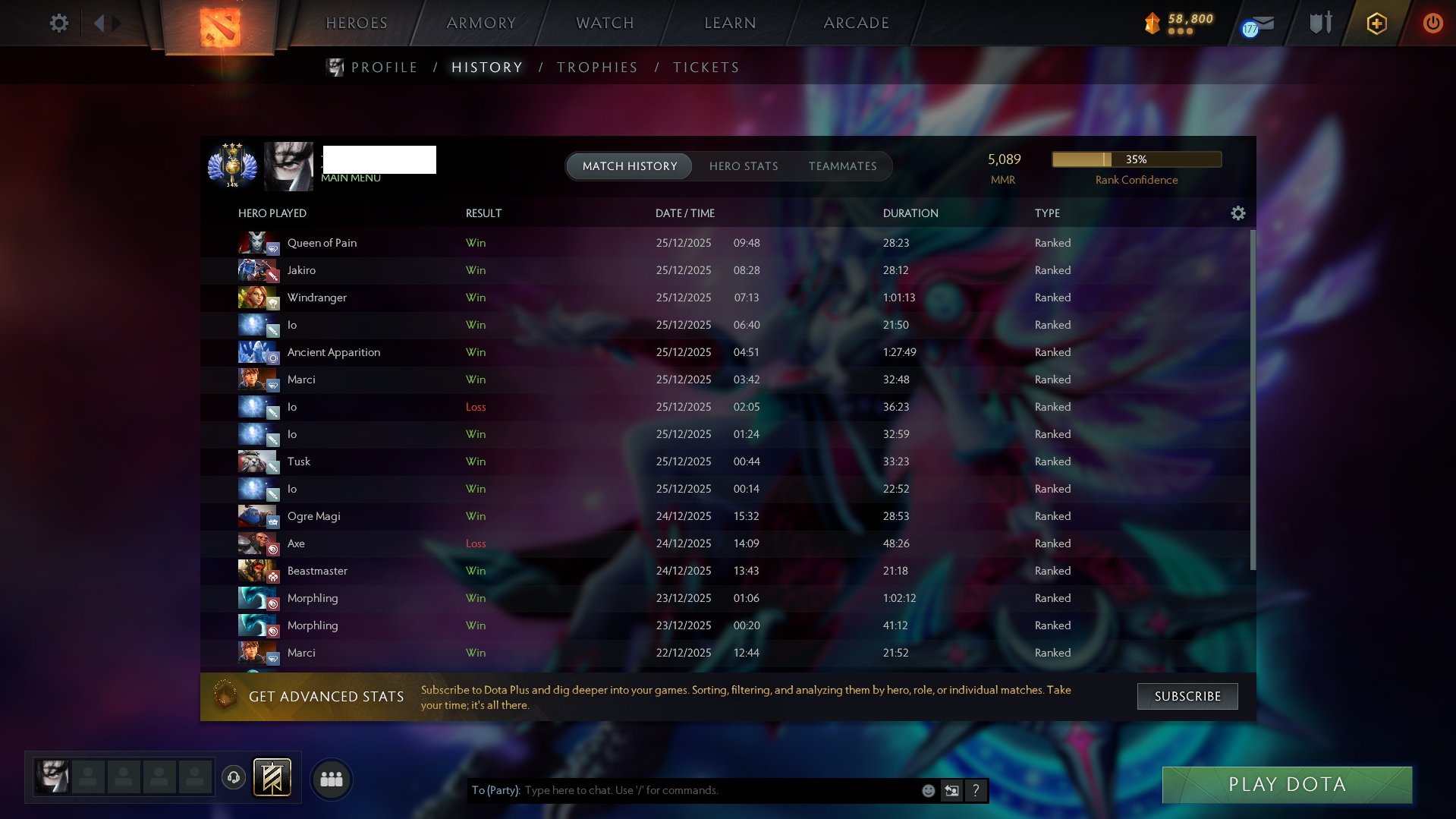Image resolution: width=1456 pixels, height=819 pixels.
Task: Open the friends list icon
Action: pos(330,778)
